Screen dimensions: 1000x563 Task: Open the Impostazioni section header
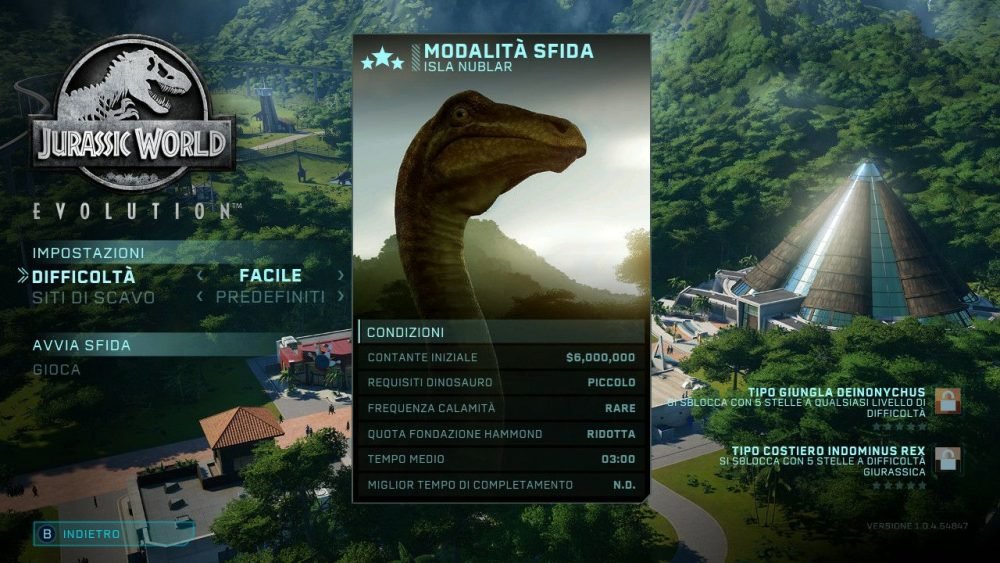88,253
